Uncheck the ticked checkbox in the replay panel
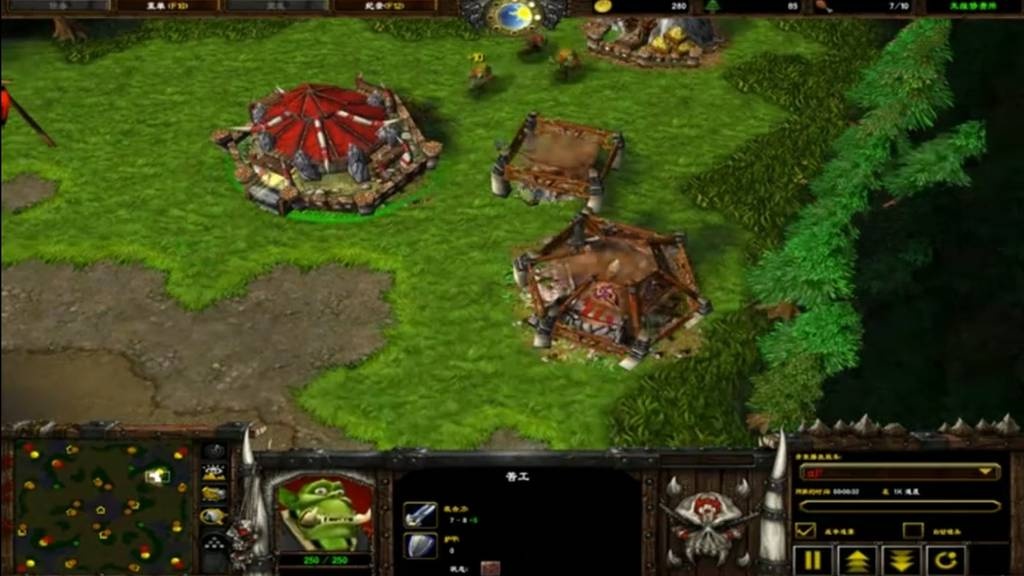The height and width of the screenshot is (576, 1024). tap(805, 530)
